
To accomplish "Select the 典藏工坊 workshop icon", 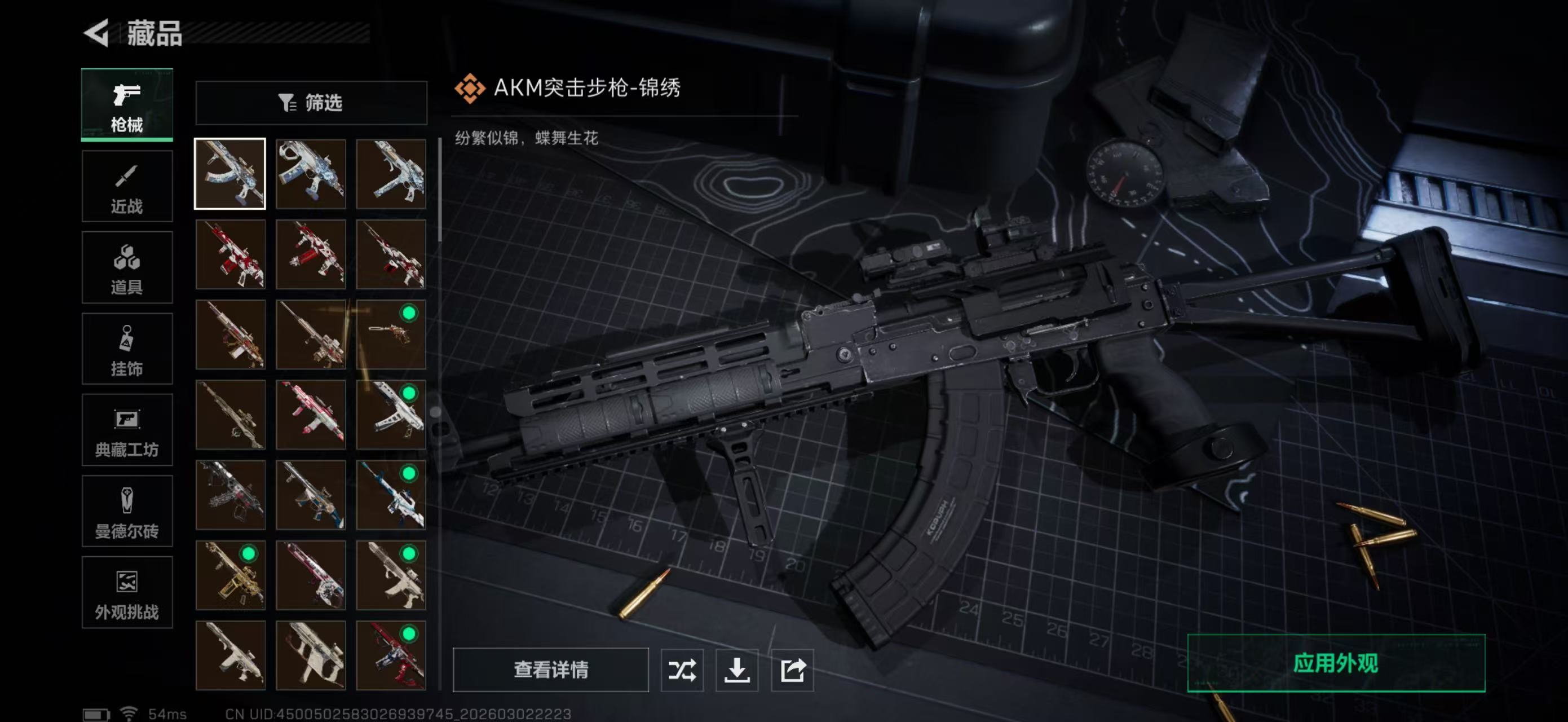I will (x=127, y=430).
